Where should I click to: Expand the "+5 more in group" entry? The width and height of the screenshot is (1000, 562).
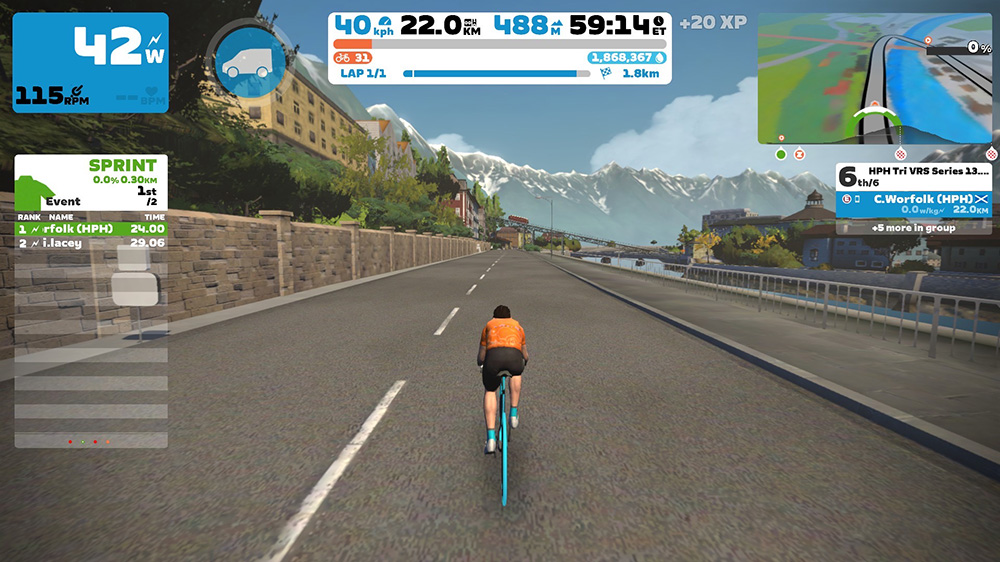(913, 228)
